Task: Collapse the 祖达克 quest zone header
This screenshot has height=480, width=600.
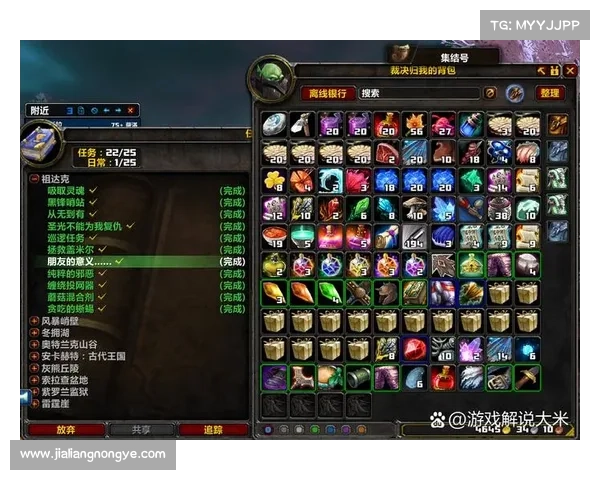Action: [35, 177]
